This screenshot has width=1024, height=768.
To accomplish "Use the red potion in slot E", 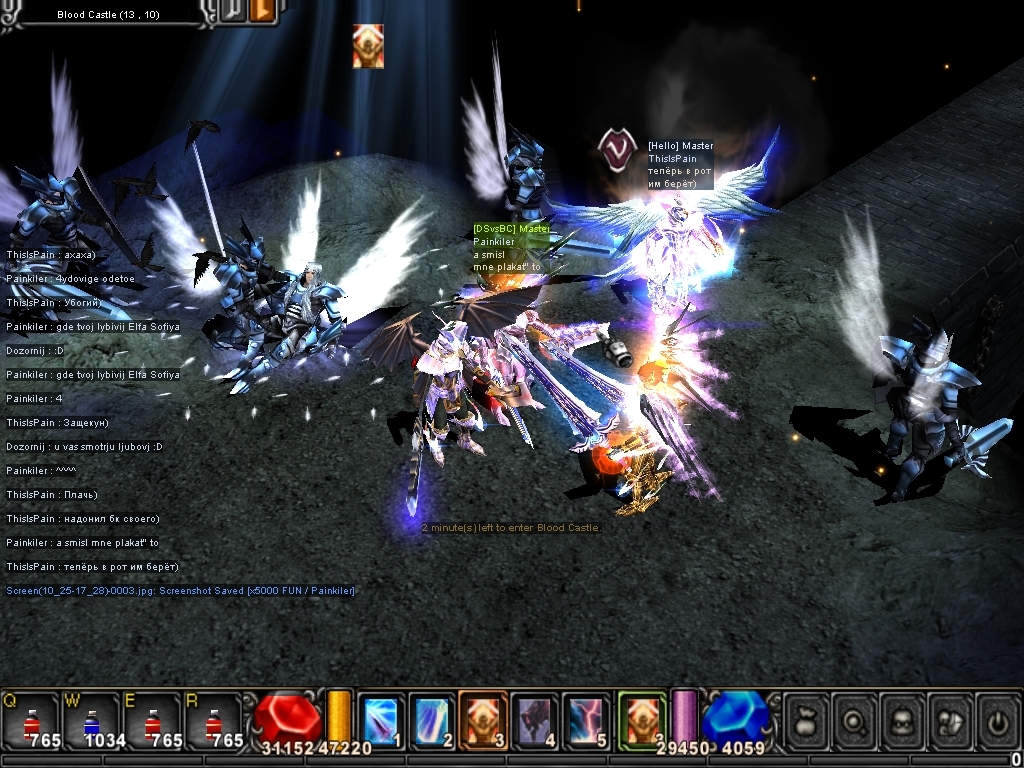I will (154, 721).
